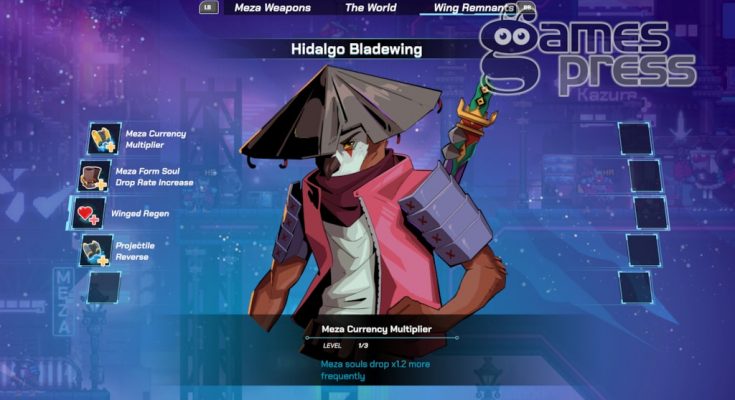Select the Meza Currency Multiplier upgrade icon
This screenshot has height=400, width=735.
(x=104, y=138)
